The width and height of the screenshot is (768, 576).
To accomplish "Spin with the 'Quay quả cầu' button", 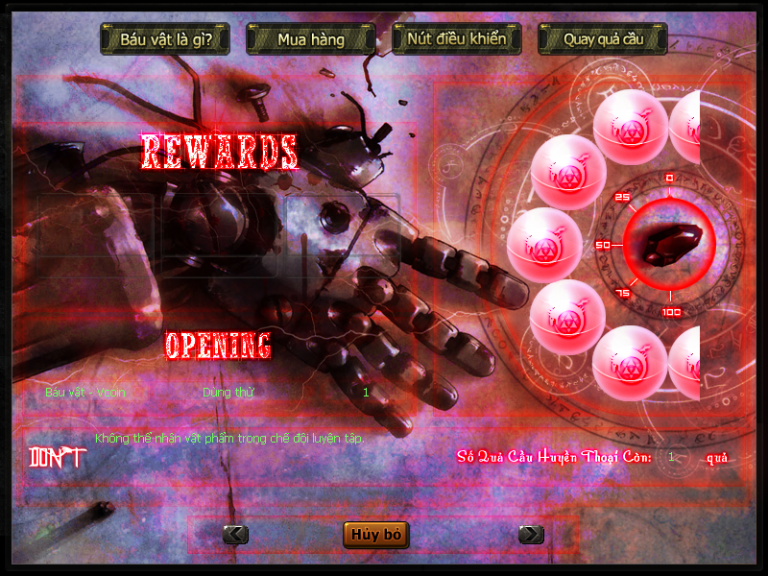I will point(602,40).
